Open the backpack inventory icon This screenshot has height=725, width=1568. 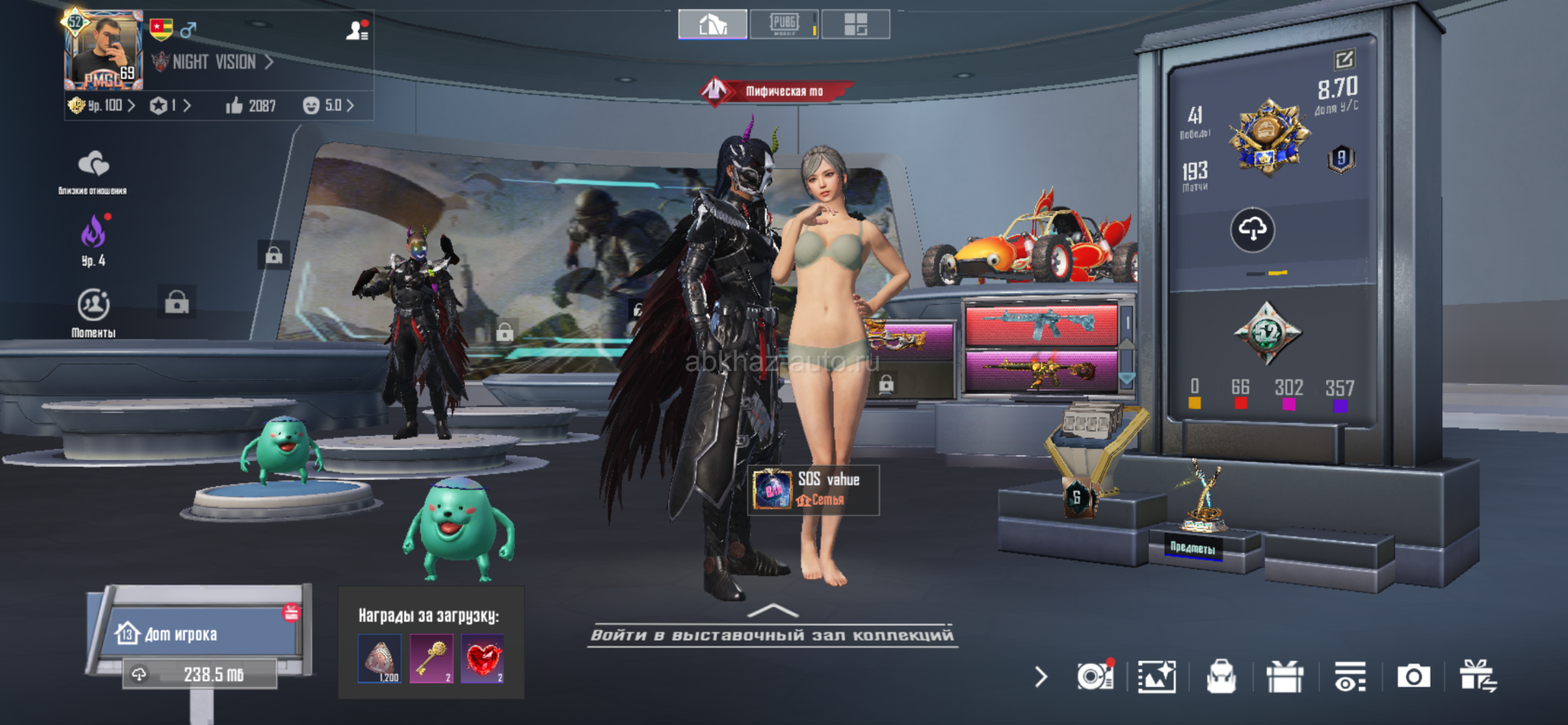point(1221,677)
